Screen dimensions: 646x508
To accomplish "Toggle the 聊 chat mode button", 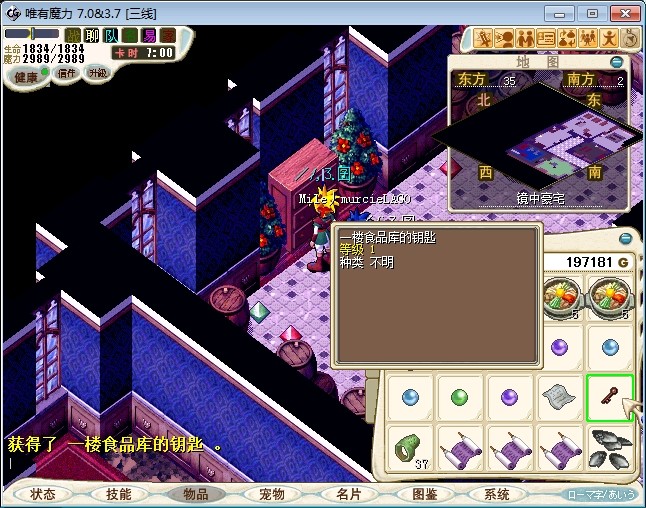I will 92,36.
